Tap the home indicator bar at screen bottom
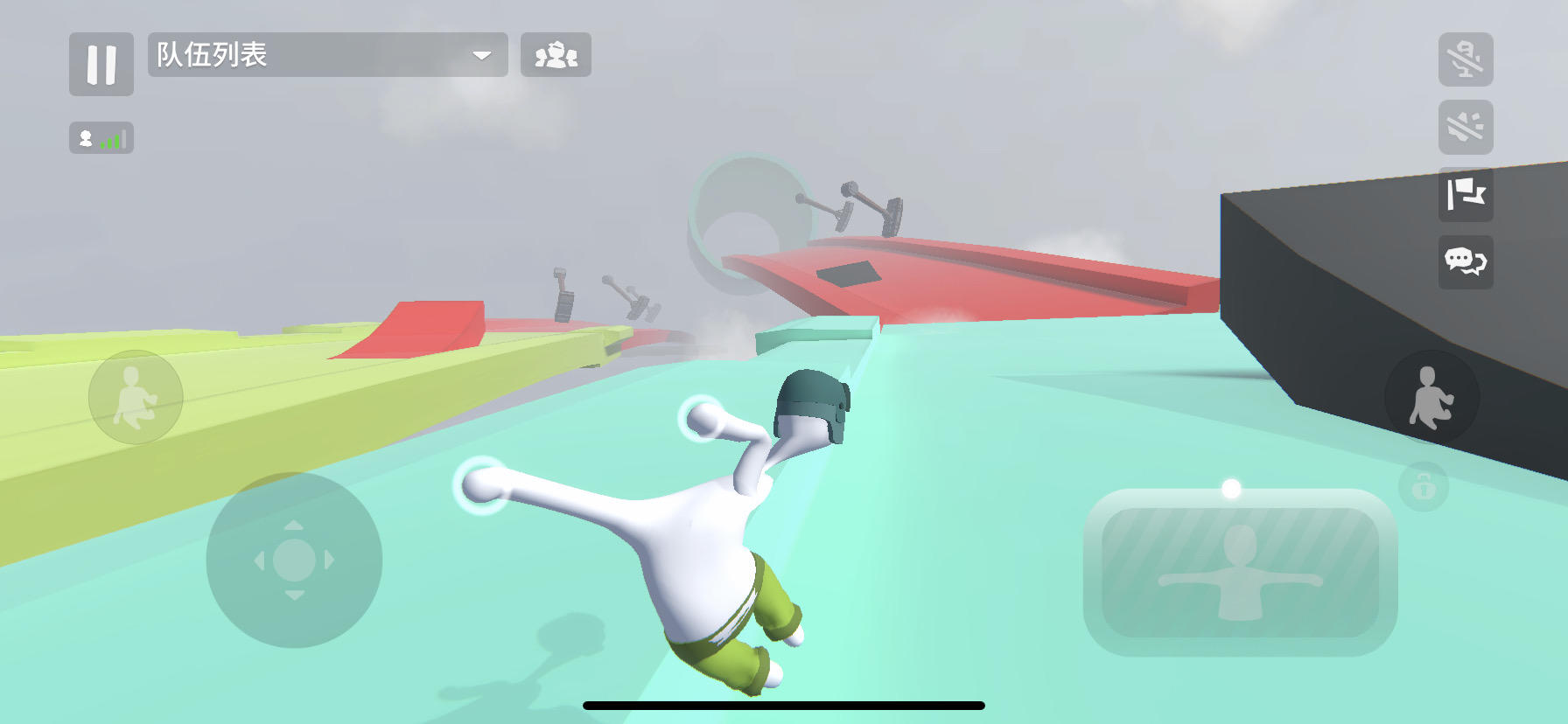Image resolution: width=1568 pixels, height=724 pixels. [784, 706]
